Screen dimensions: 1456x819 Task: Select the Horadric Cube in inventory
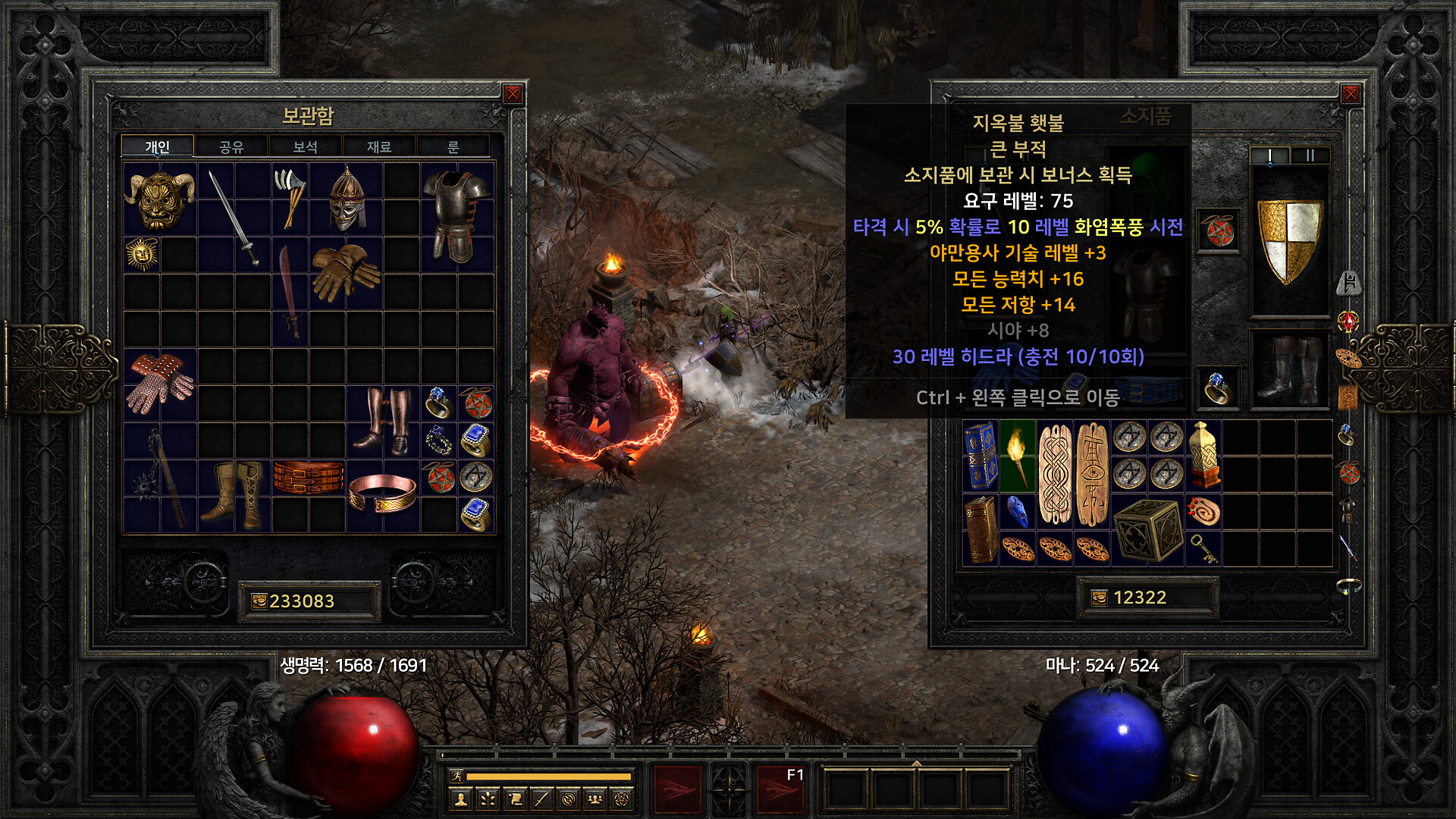[1148, 530]
